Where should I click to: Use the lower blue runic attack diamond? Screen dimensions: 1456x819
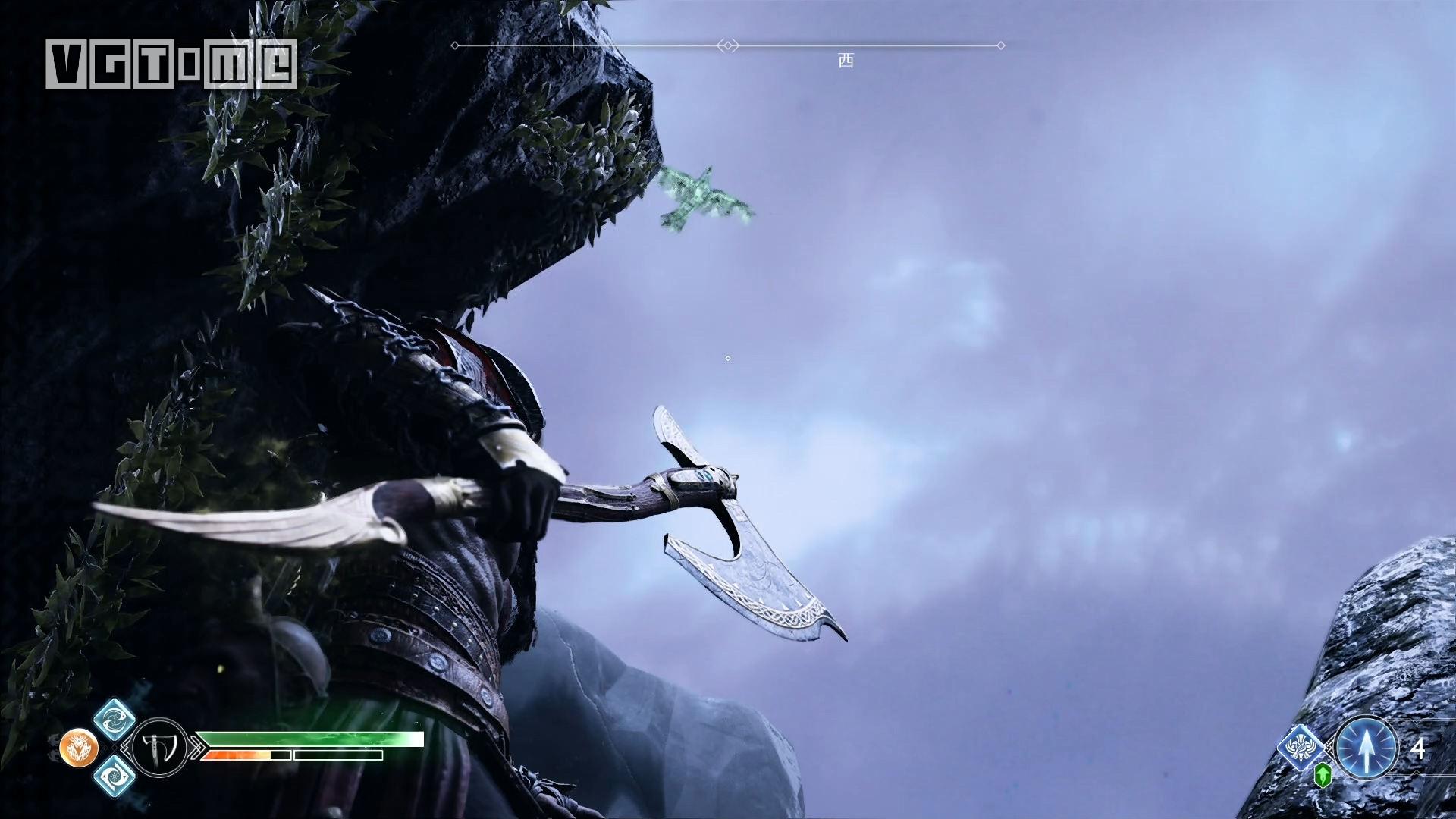click(x=114, y=776)
